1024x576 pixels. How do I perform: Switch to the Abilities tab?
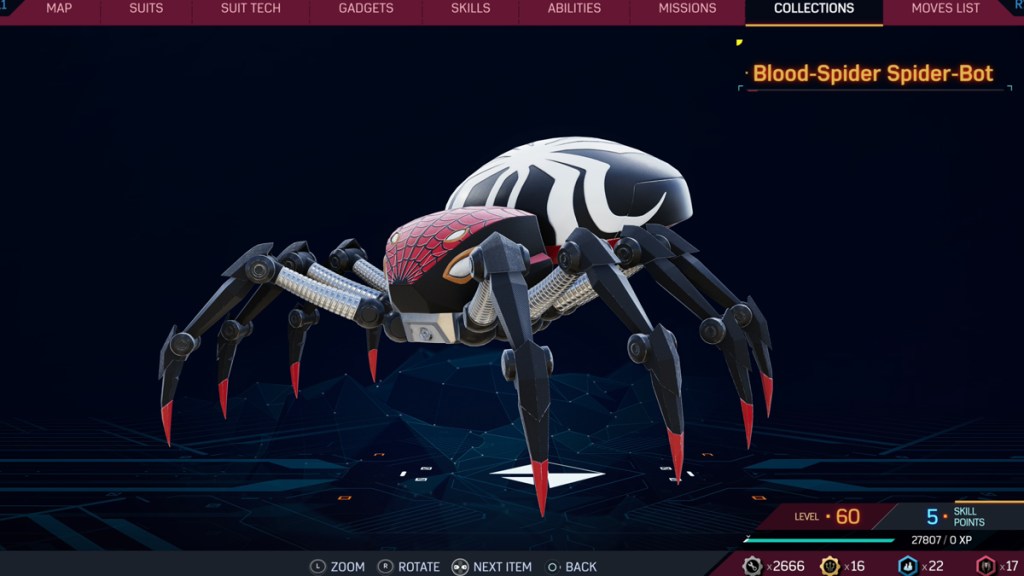click(574, 9)
